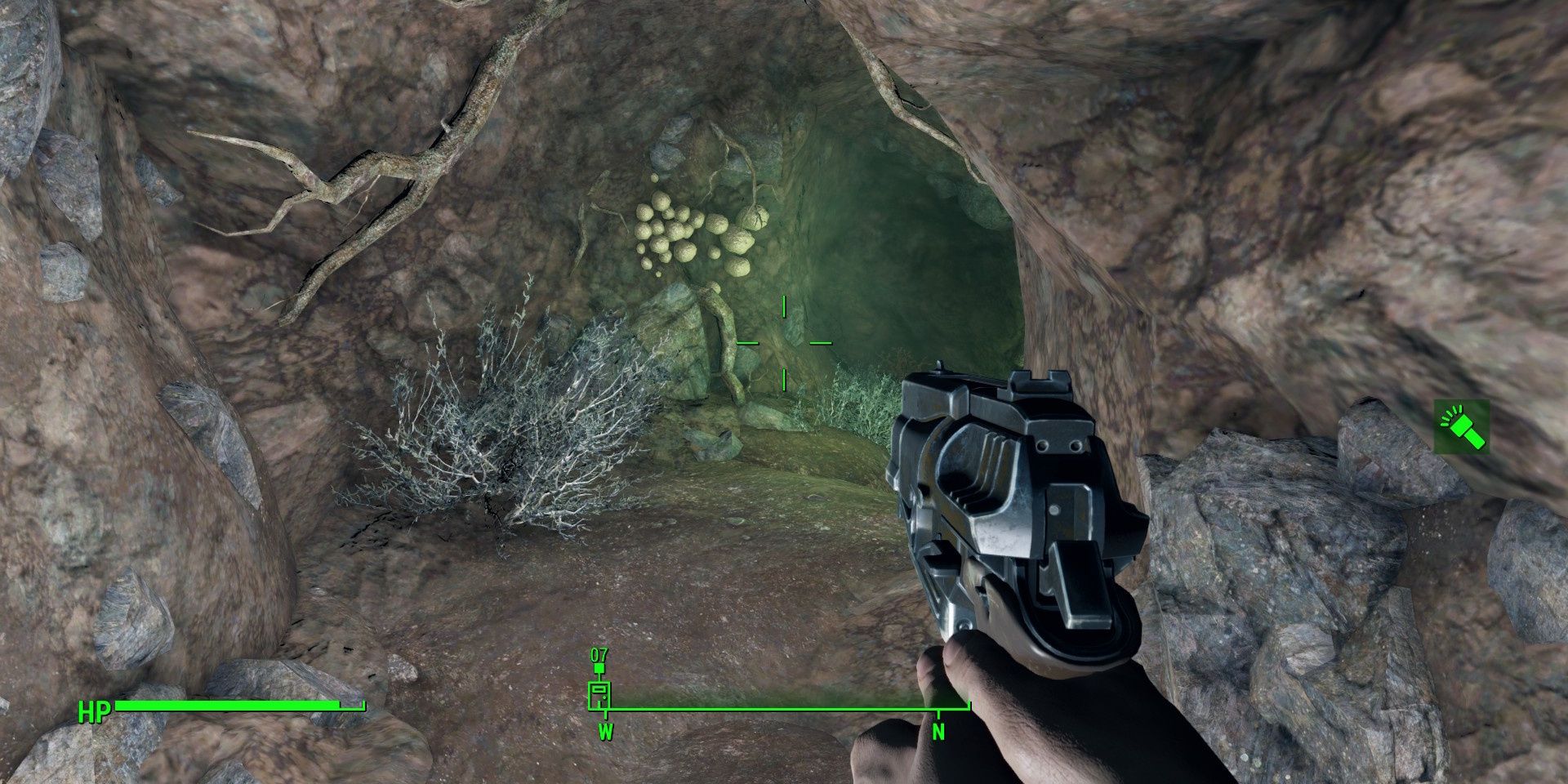
Task: Select the 07 marker on the compass
Action: [599, 684]
